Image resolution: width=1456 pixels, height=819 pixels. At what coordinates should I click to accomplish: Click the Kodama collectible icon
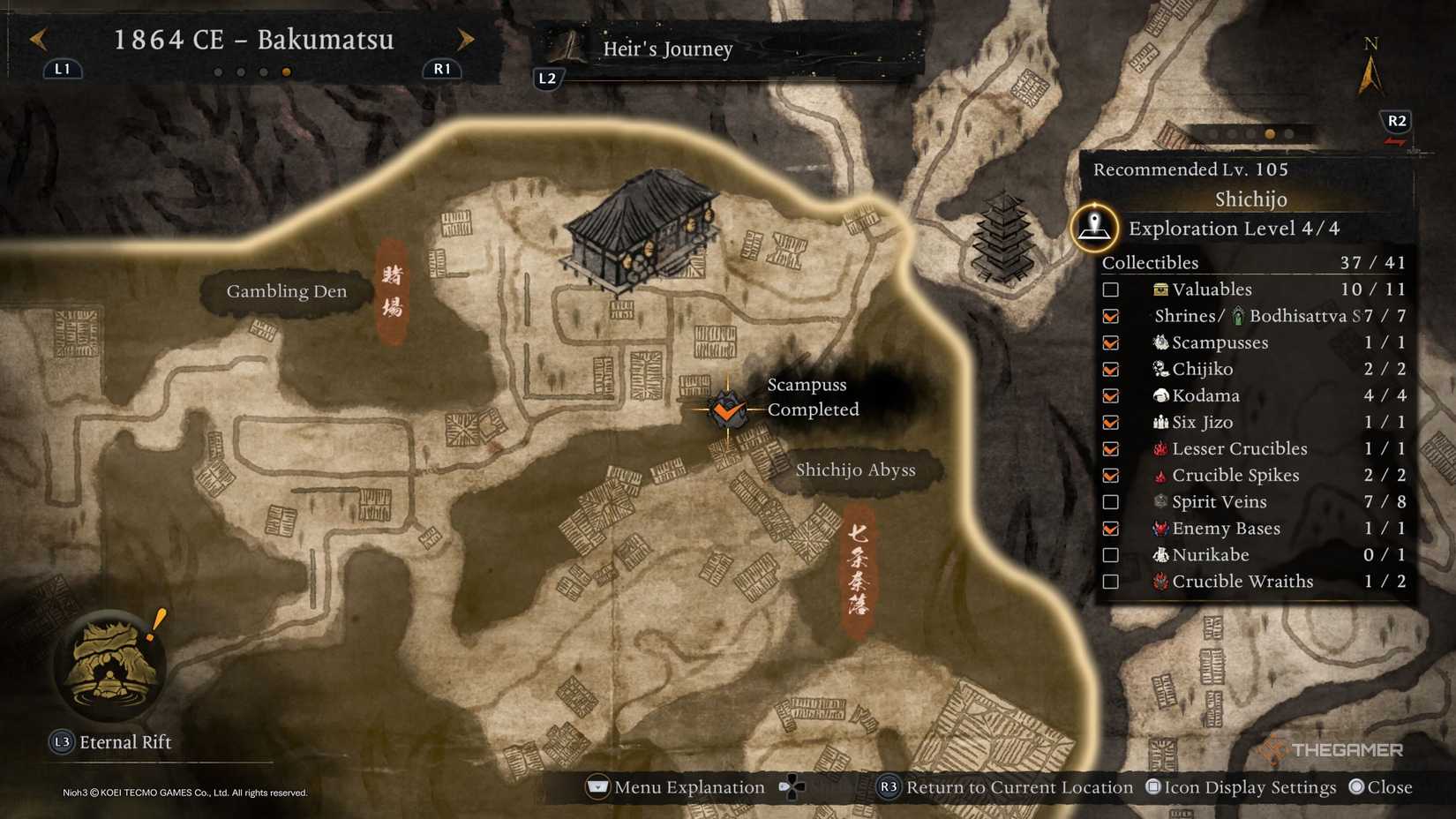click(1160, 395)
